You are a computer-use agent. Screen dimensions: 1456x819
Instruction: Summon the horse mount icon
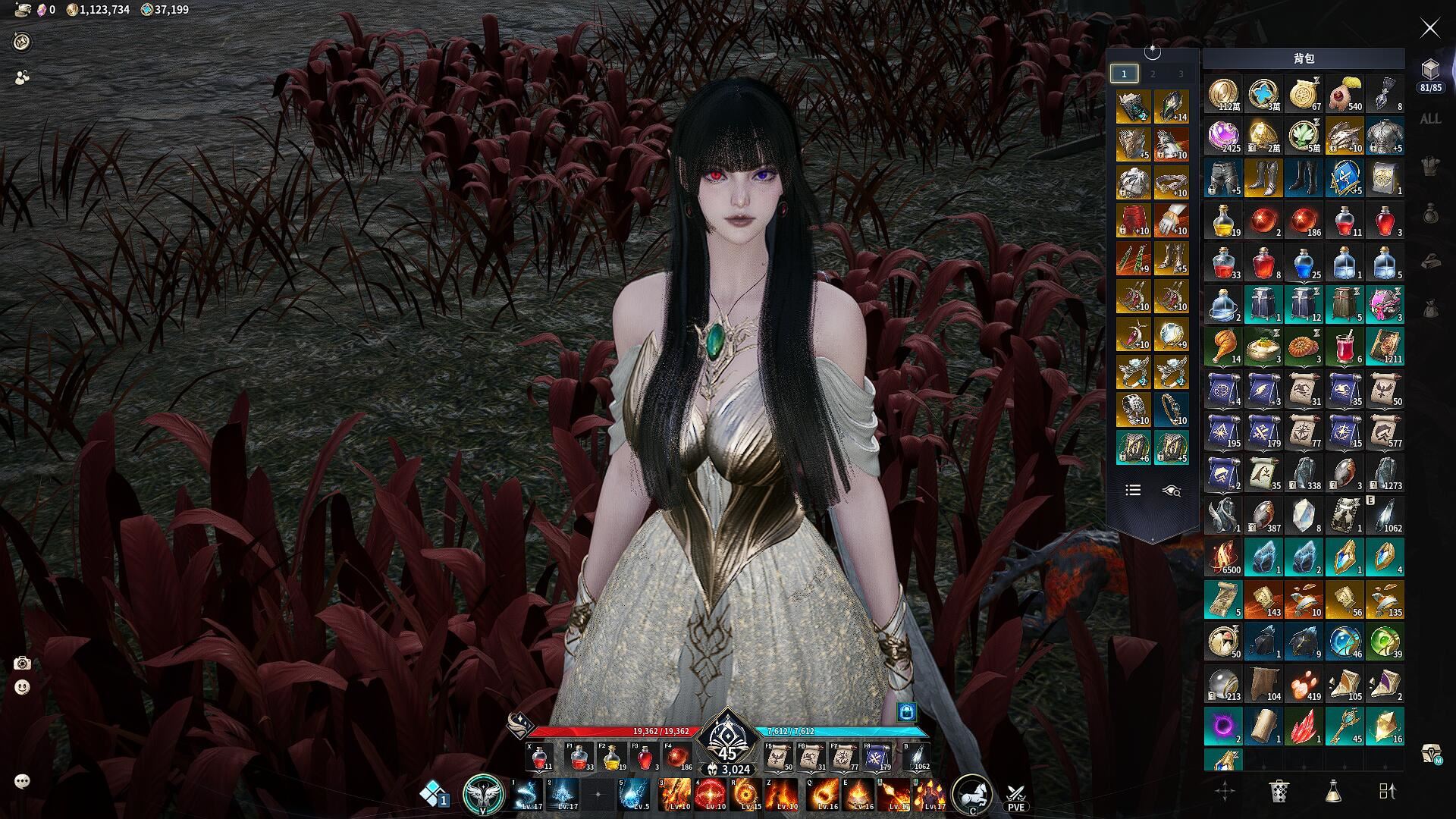971,794
